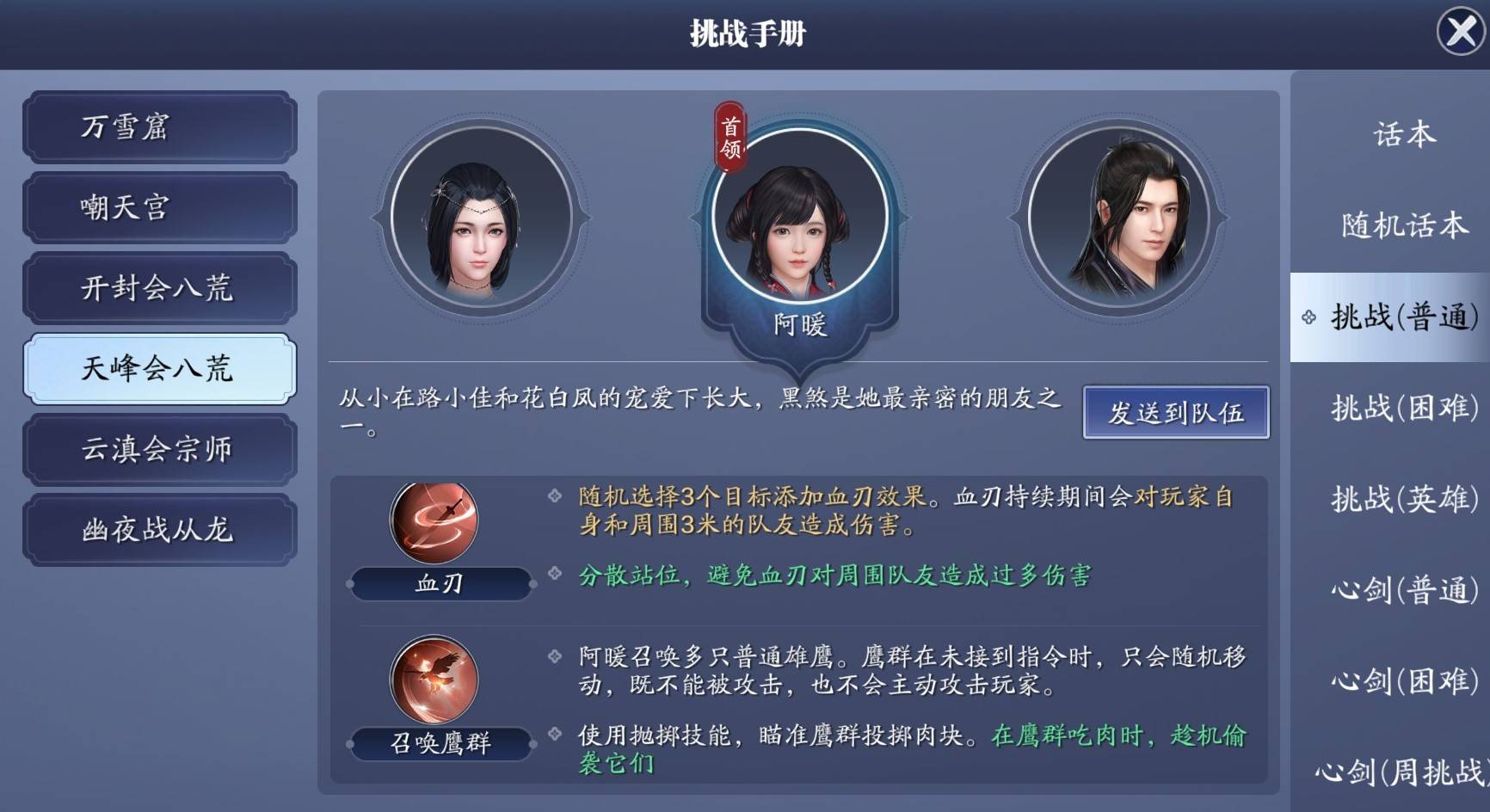1490x812 pixels.
Task: Open the 云滇会宗师 section
Action: (x=160, y=449)
